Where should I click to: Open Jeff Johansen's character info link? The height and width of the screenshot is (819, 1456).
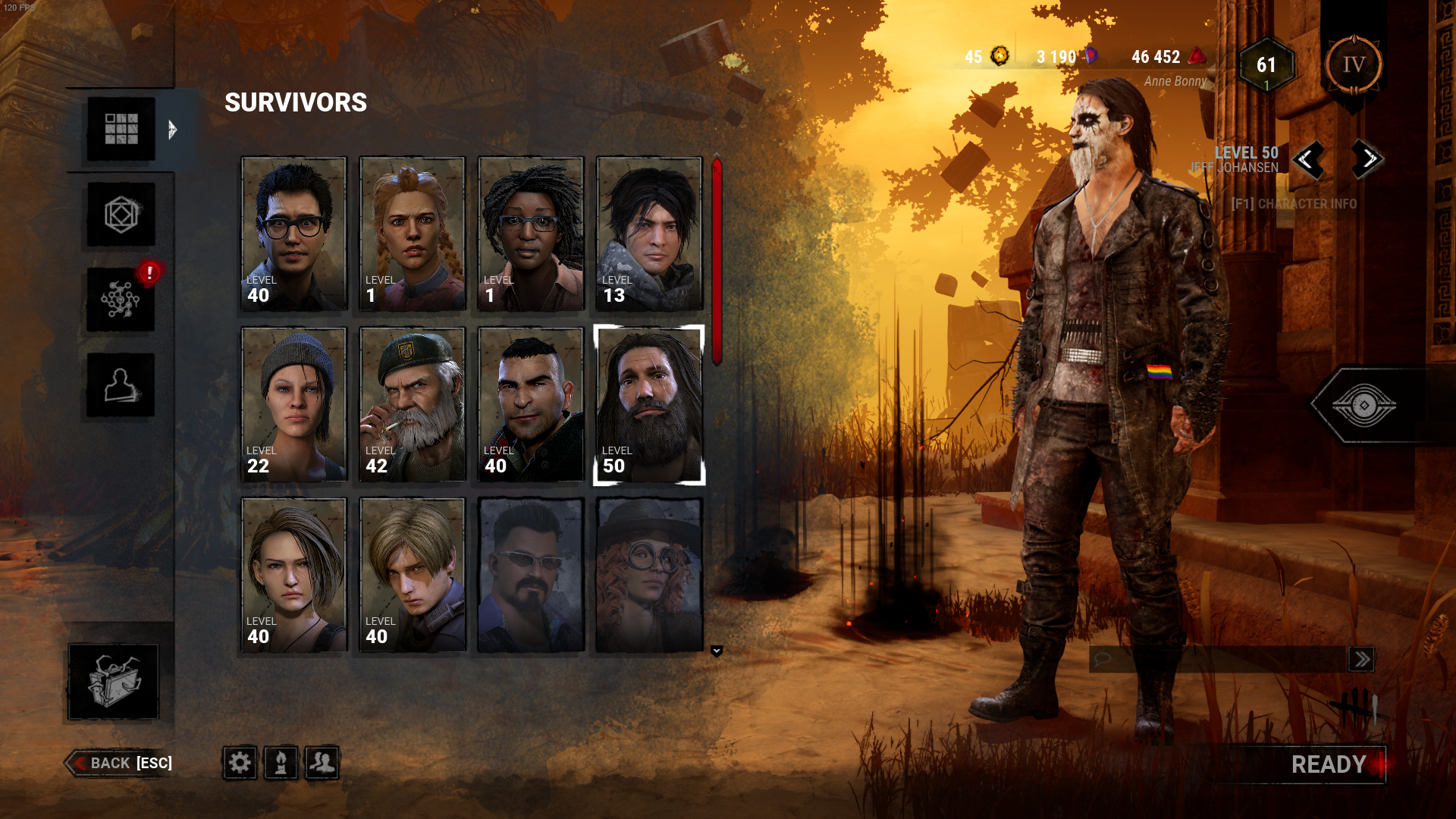1297,203
